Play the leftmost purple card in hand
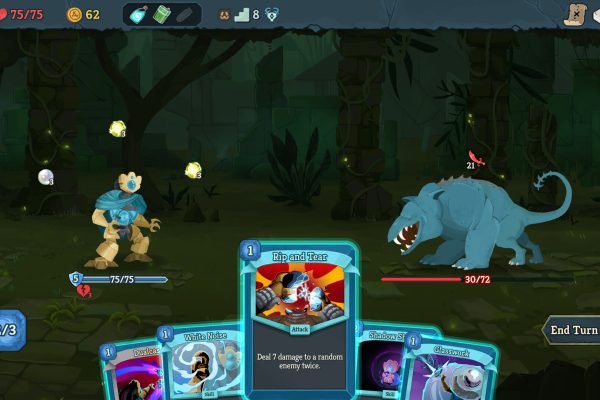 [128, 375]
